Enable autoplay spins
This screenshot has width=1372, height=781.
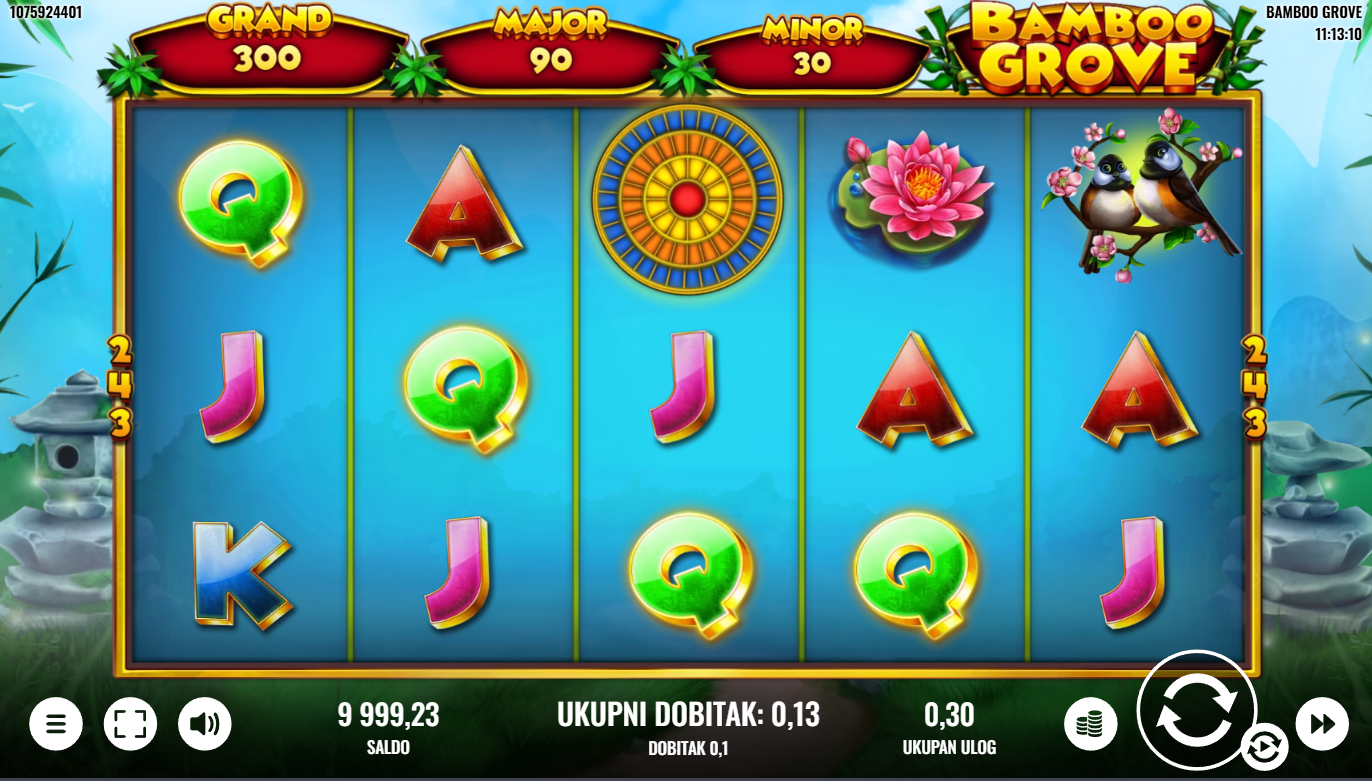tap(1264, 747)
